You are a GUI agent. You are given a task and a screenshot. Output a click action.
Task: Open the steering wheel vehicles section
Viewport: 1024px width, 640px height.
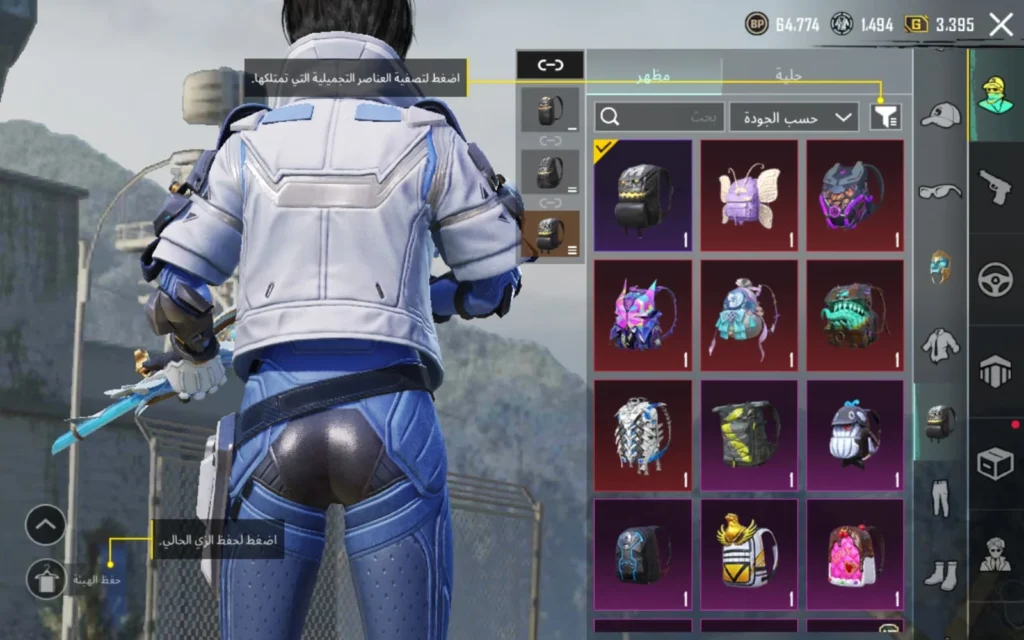click(x=996, y=278)
